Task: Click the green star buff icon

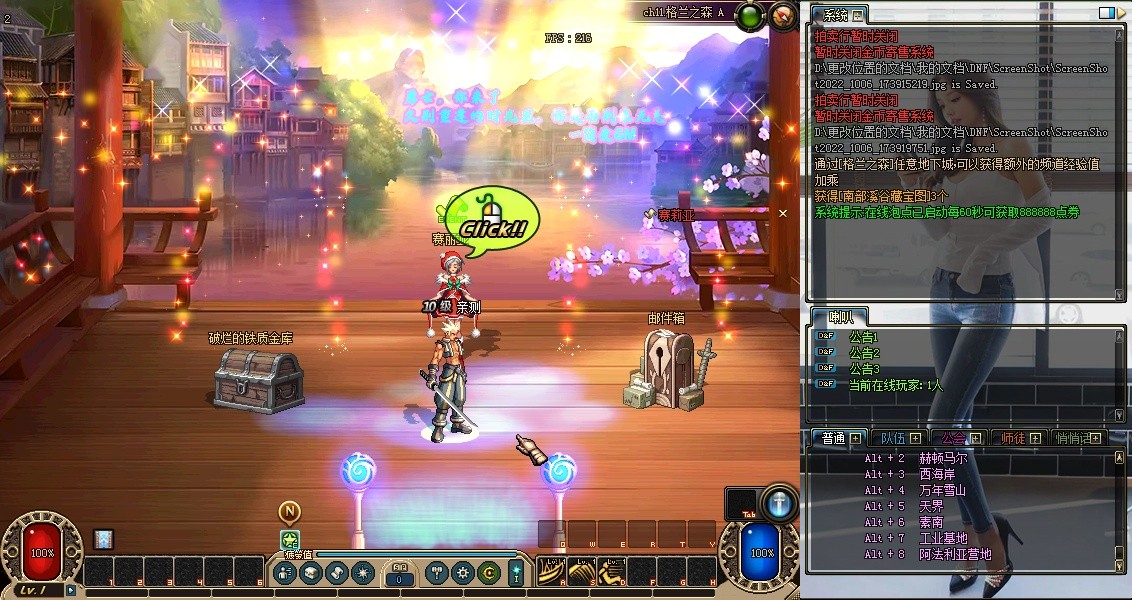Action: click(290, 540)
